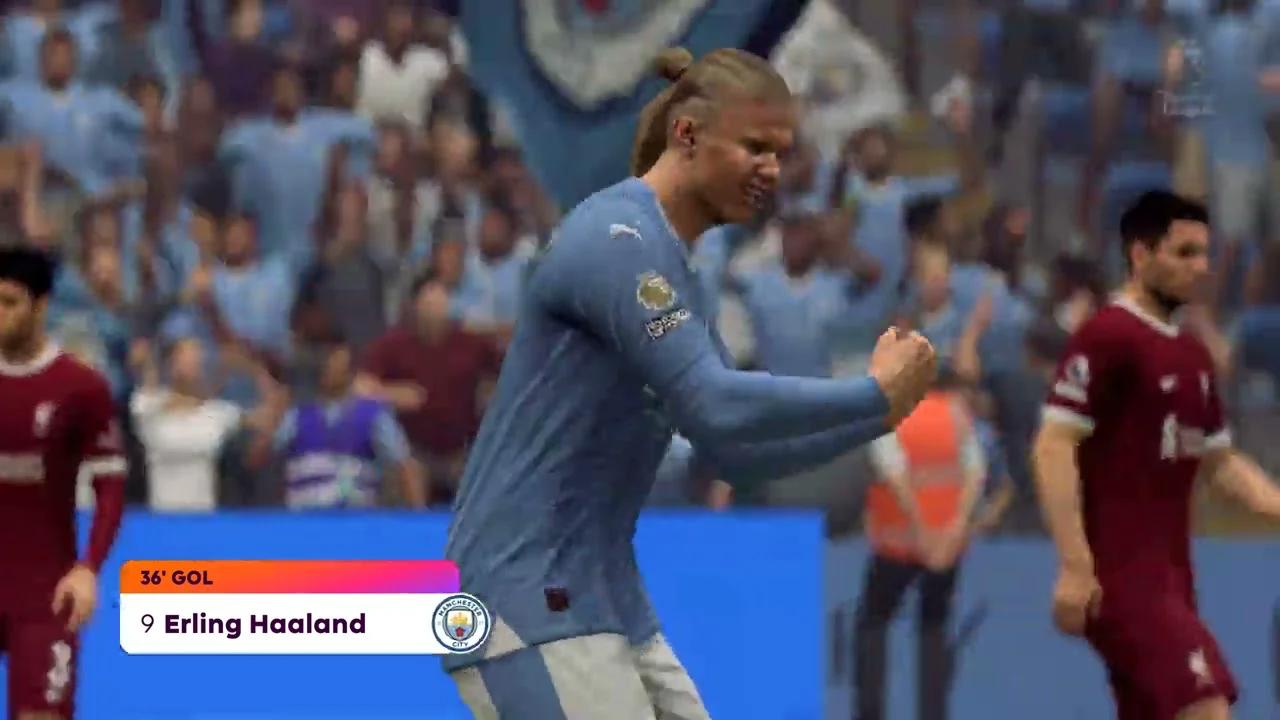Image resolution: width=1280 pixels, height=720 pixels.
Task: Click the circular City badge in the goal banner
Action: 458,623
